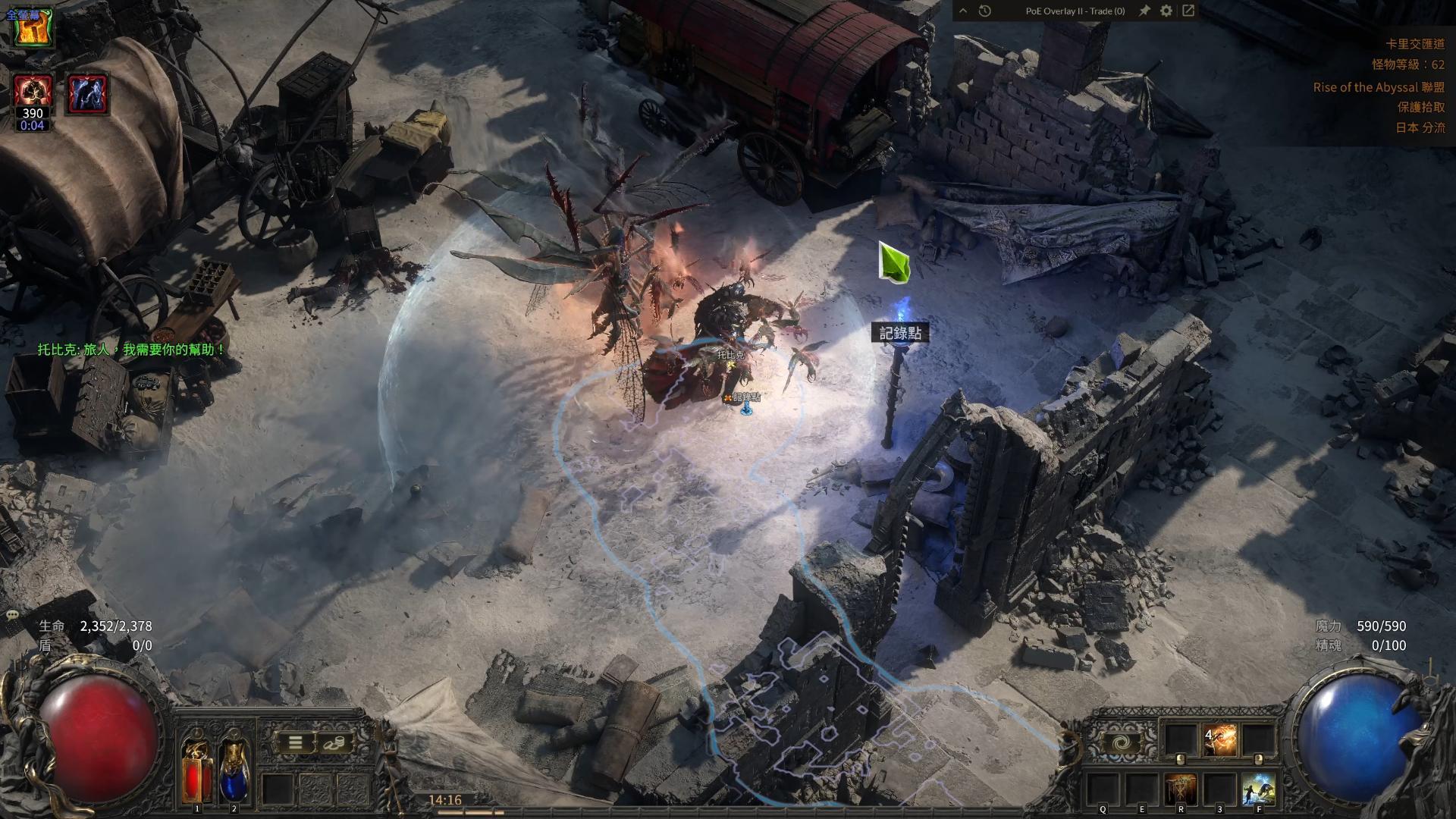Activate the fiery attack skill marked 4
Image resolution: width=1456 pixels, height=819 pixels.
[1219, 739]
